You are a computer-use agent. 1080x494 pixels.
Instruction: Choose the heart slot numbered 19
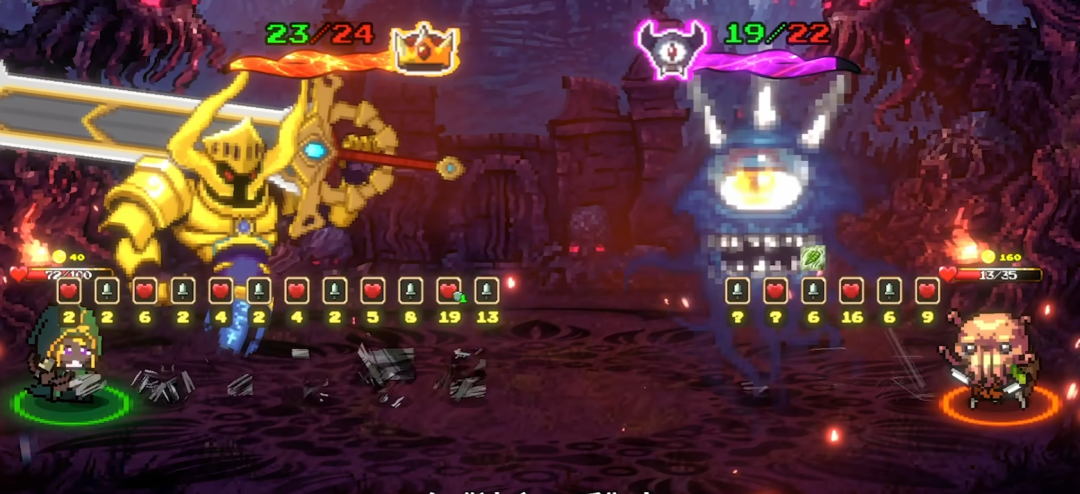(449, 291)
